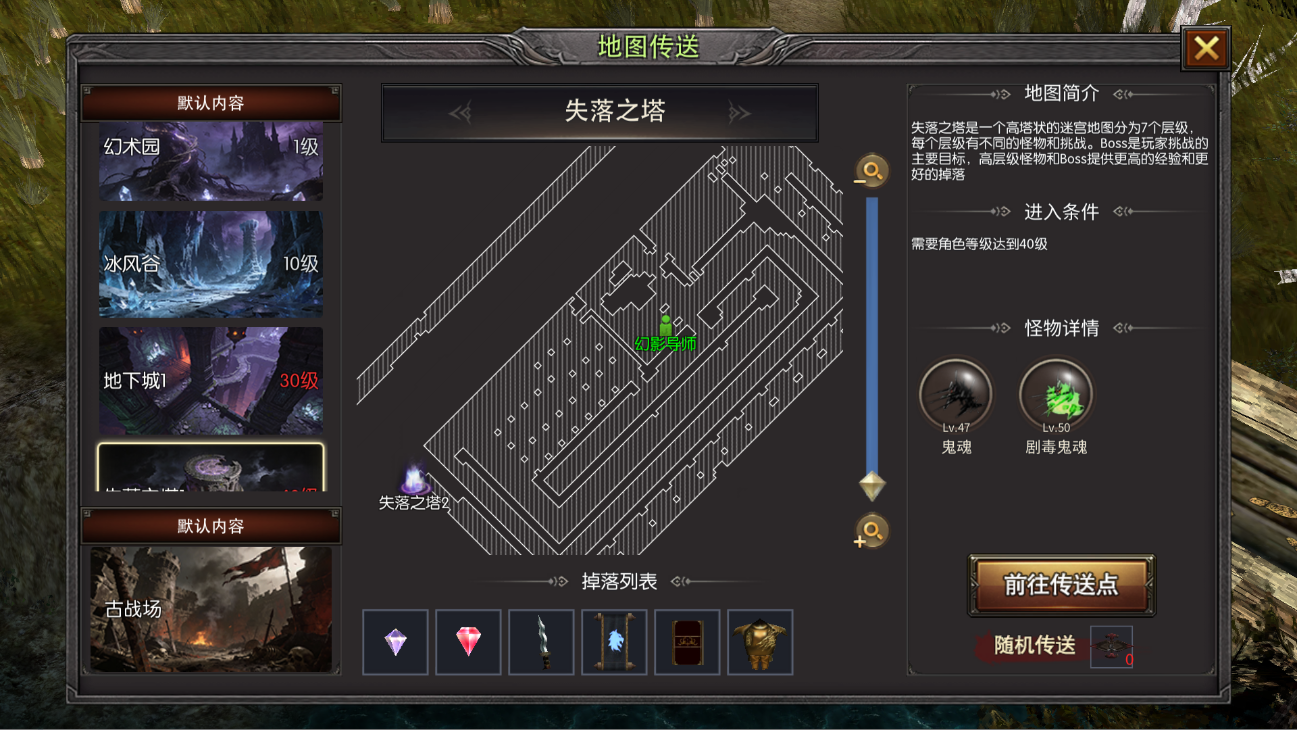Switch to next map with right arrow
The image size is (1297, 730).
pos(739,112)
